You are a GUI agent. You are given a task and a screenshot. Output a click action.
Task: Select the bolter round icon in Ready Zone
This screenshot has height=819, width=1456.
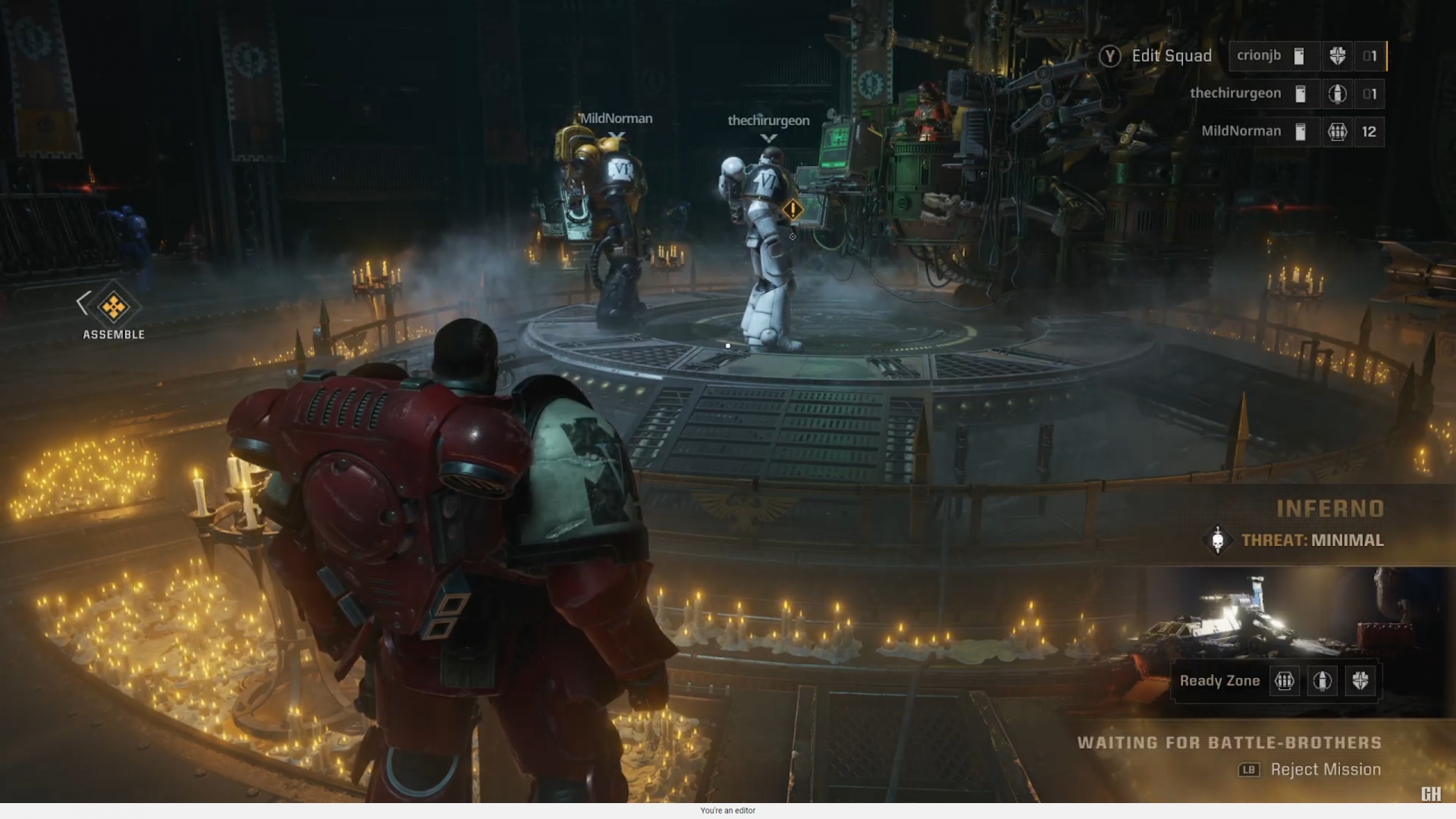(1323, 681)
